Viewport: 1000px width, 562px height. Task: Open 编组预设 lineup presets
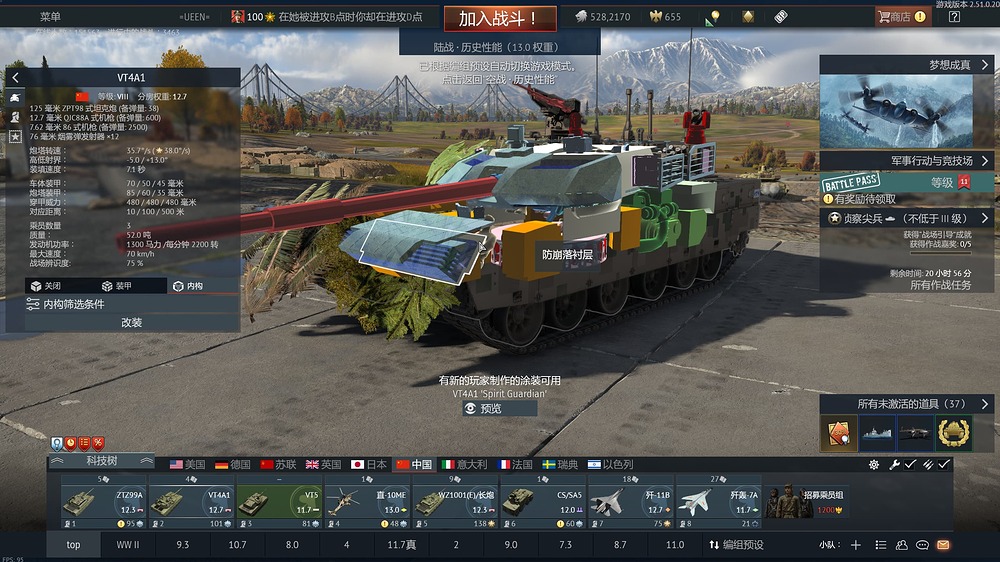[x=736, y=545]
